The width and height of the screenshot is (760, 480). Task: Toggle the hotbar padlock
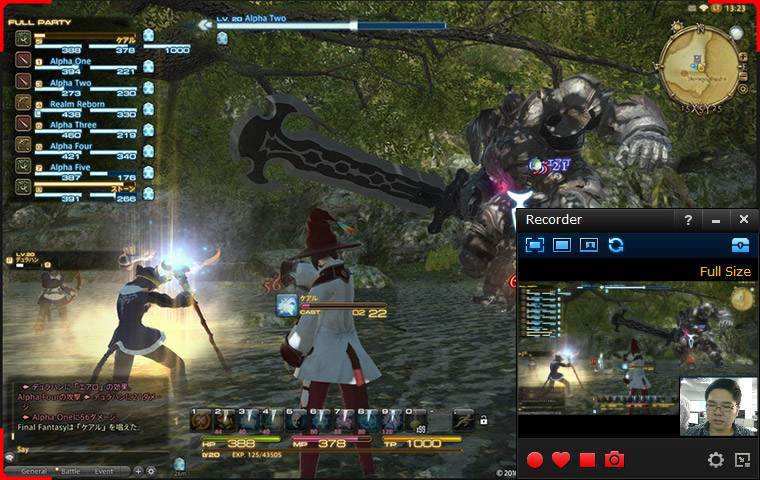click(x=484, y=421)
